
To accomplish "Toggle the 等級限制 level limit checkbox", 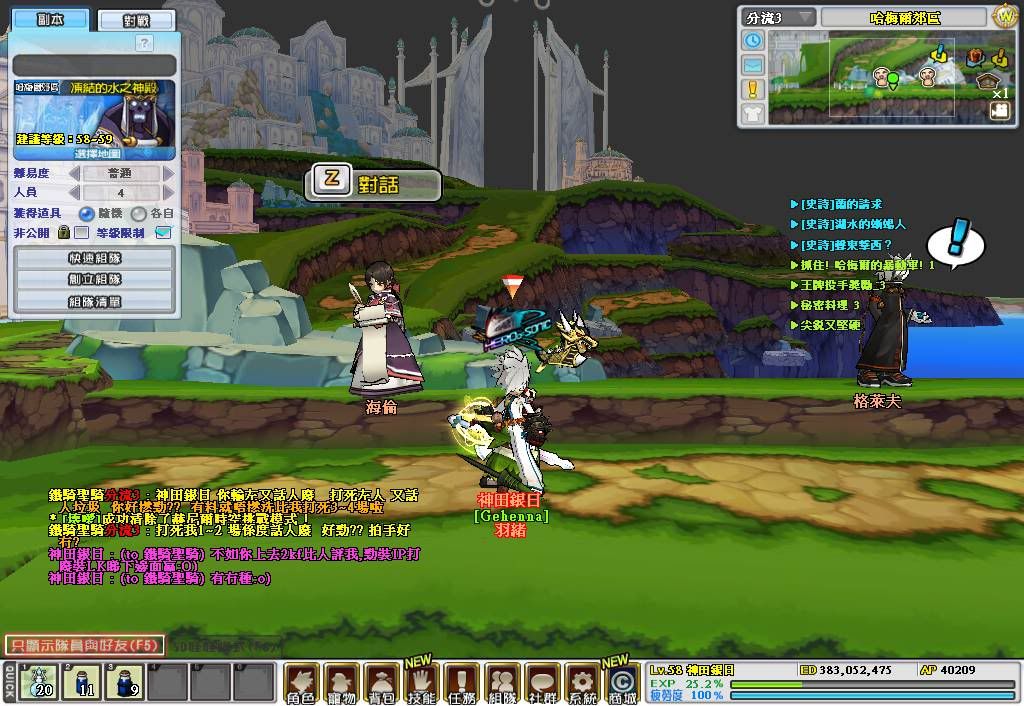I will (x=164, y=233).
